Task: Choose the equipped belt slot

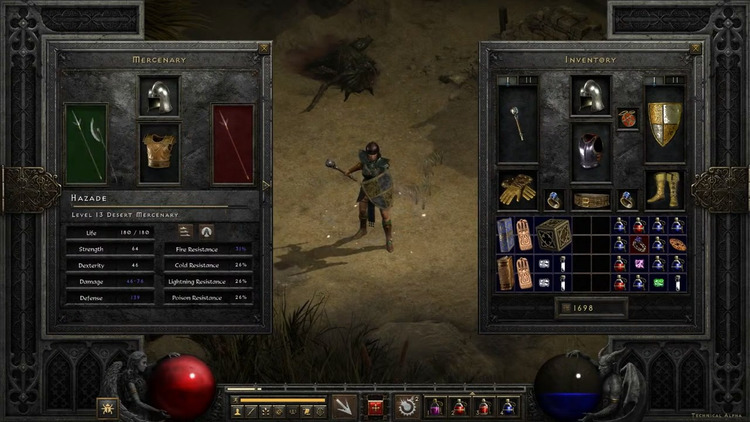Action: click(590, 200)
